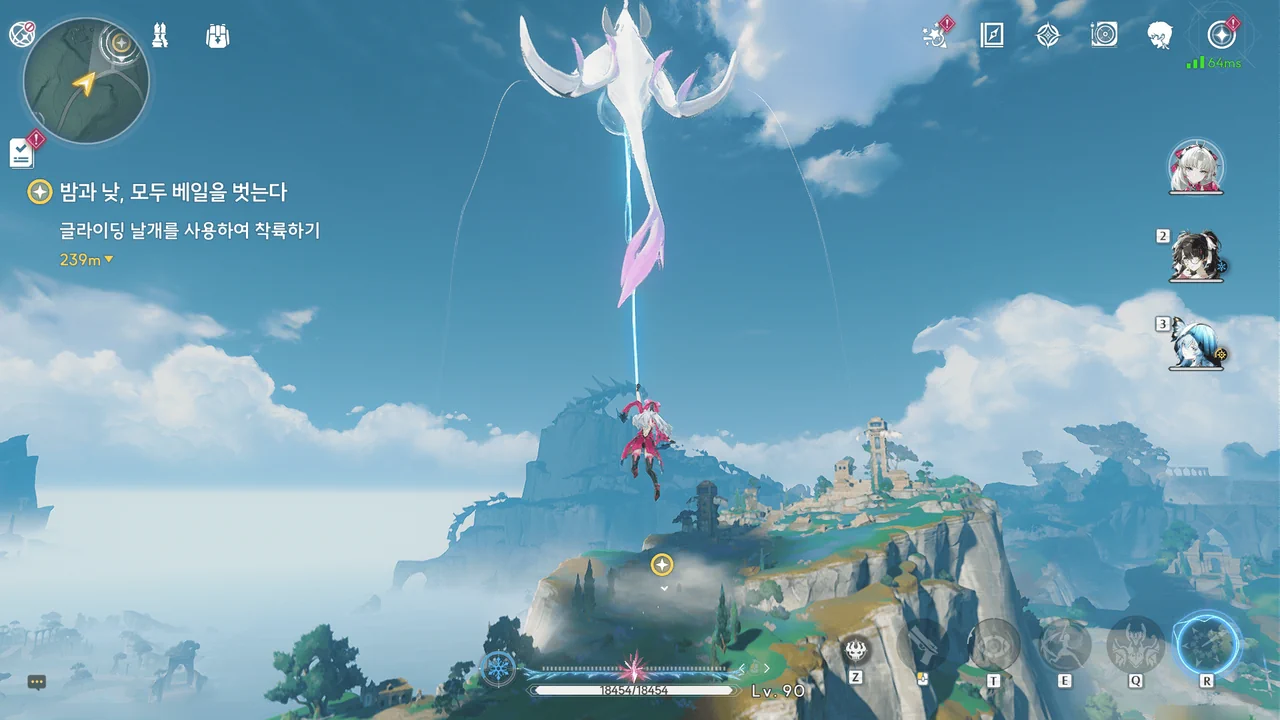This screenshot has width=1280, height=720.
Task: Trigger the glowing blue ultimate skill
Action: point(1207,644)
